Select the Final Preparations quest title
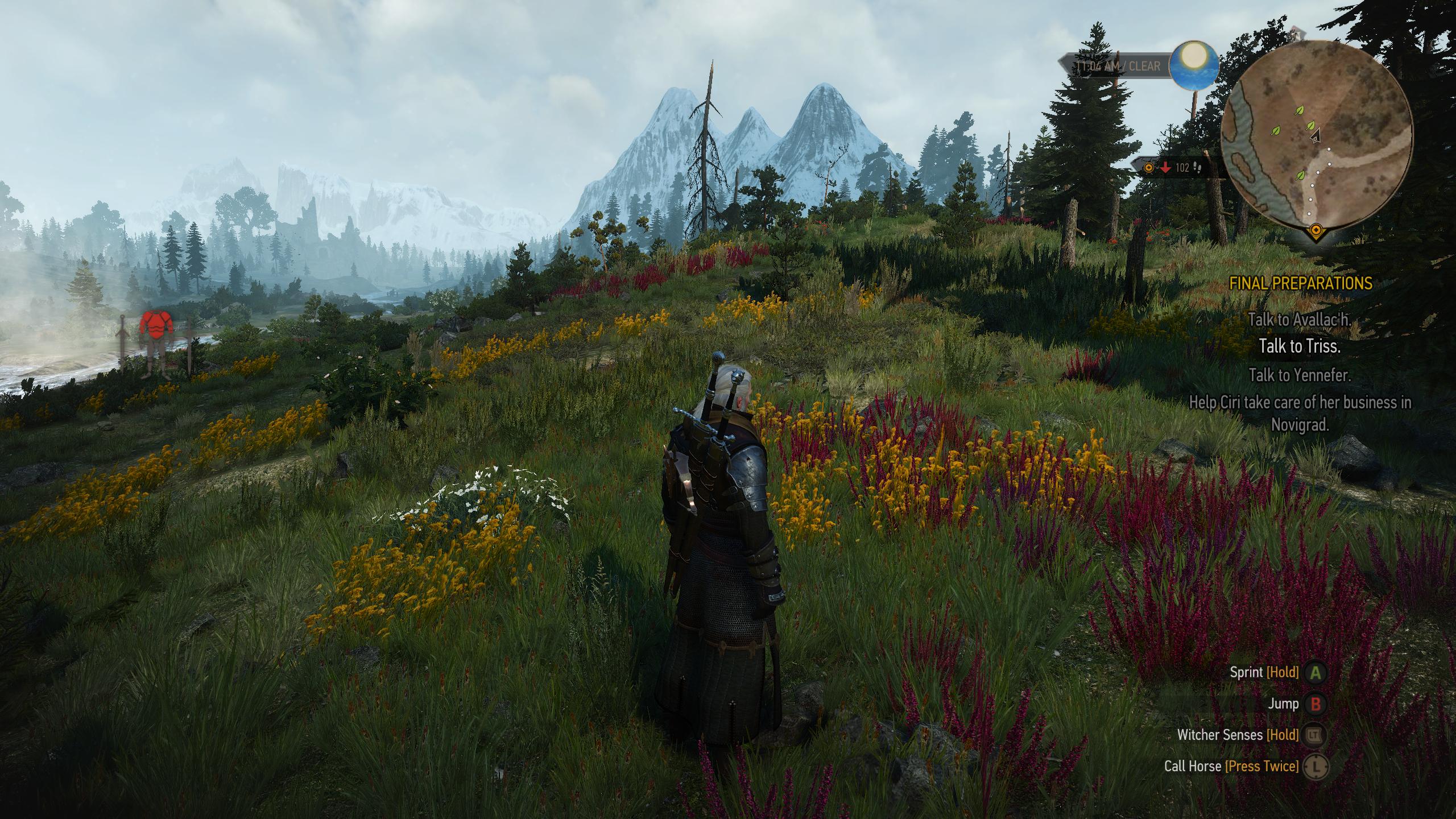This screenshot has height=819, width=1456. click(1301, 283)
